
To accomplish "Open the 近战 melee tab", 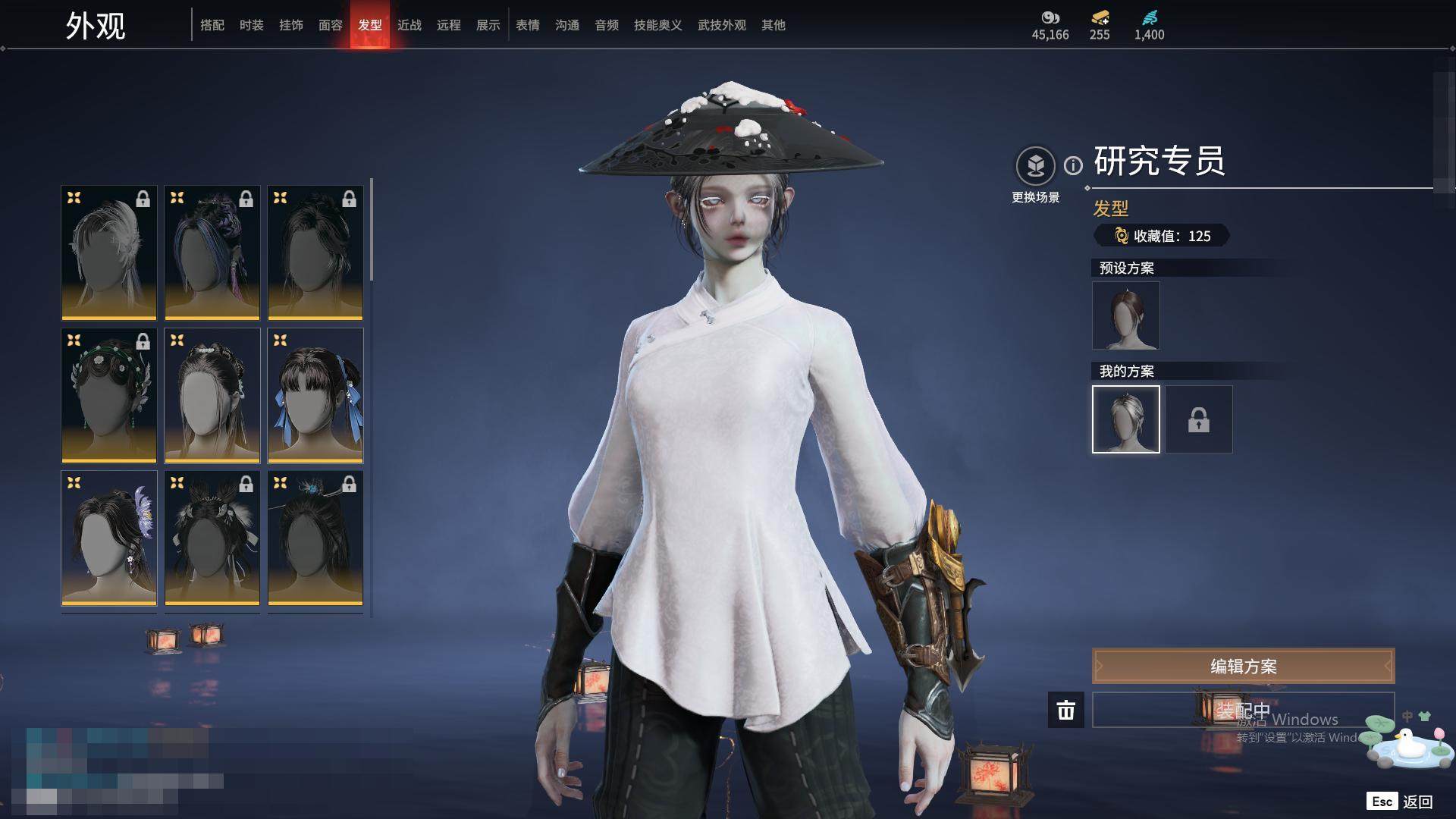I will click(409, 25).
